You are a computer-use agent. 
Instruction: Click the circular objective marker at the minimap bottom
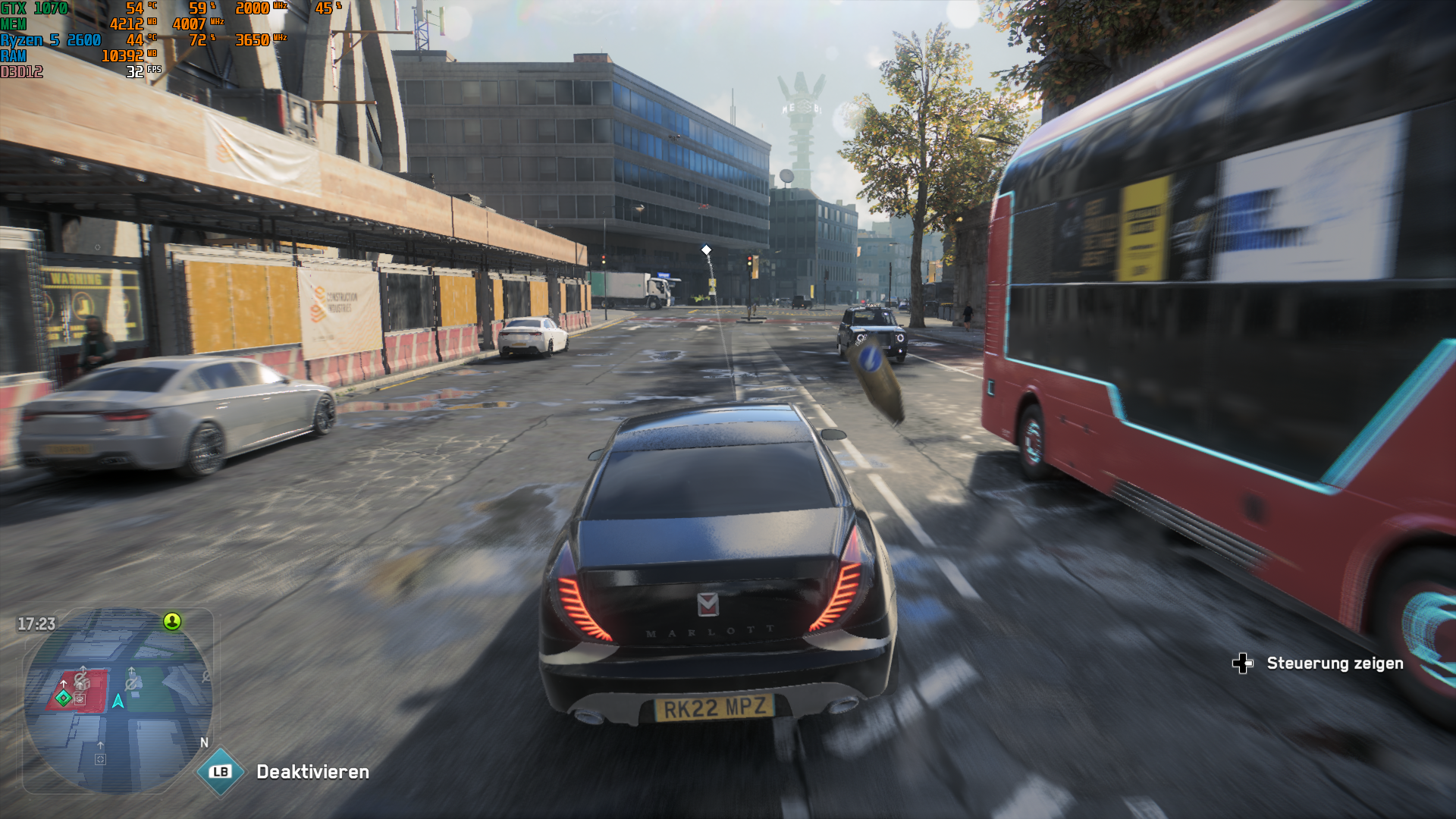(x=100, y=760)
